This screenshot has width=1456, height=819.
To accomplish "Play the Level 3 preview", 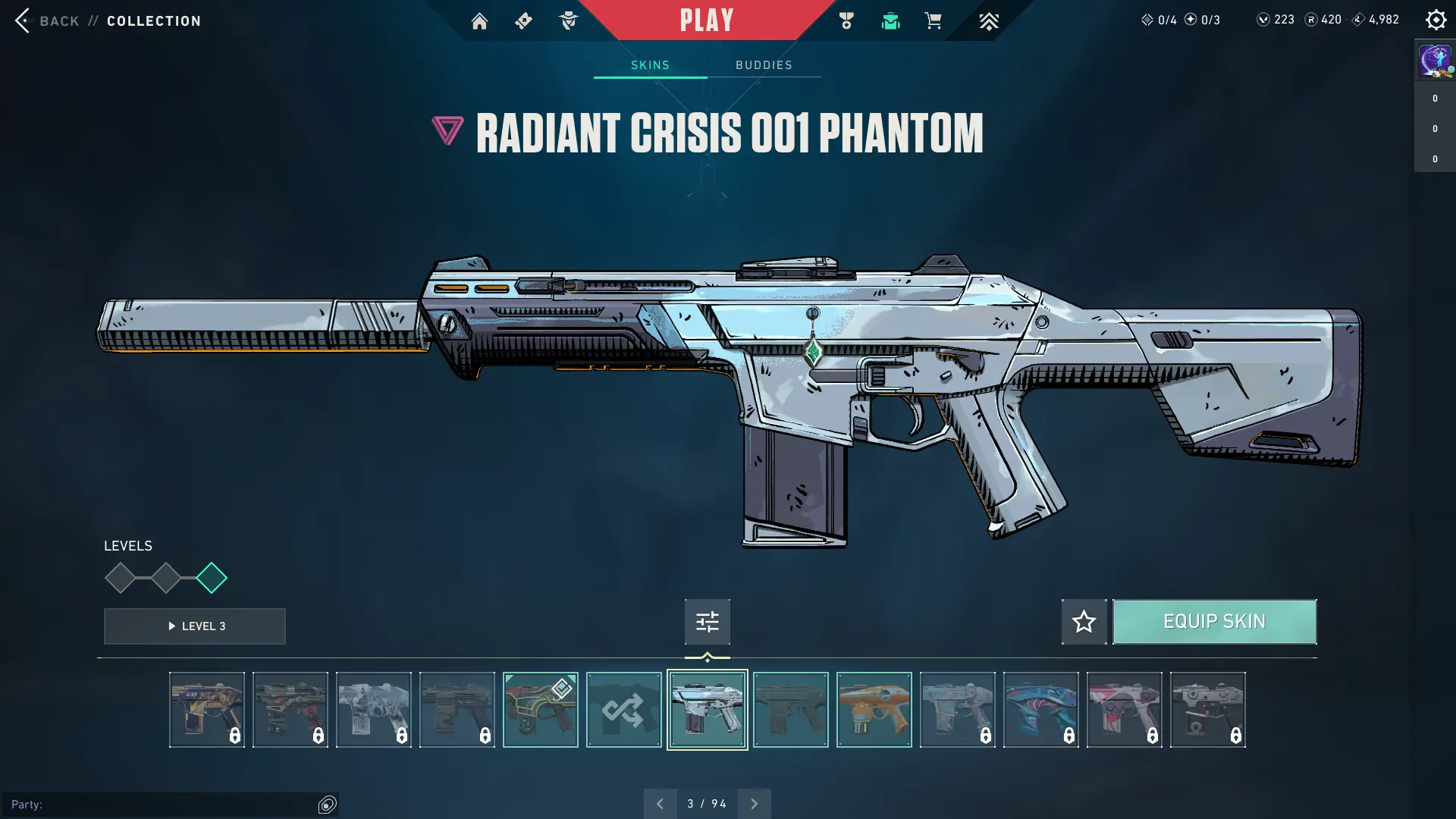I will 195,626.
